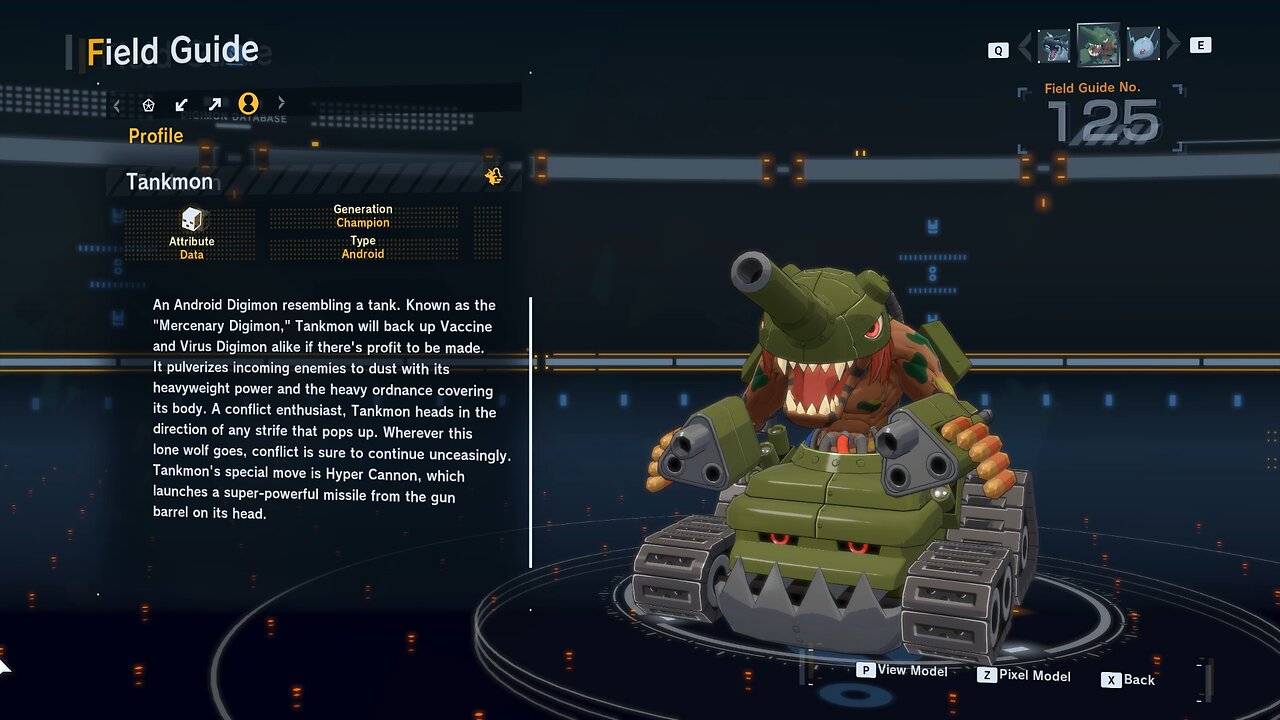Switch to the pentagon stats tab
The width and height of the screenshot is (1280, 720).
pyautogui.click(x=149, y=104)
